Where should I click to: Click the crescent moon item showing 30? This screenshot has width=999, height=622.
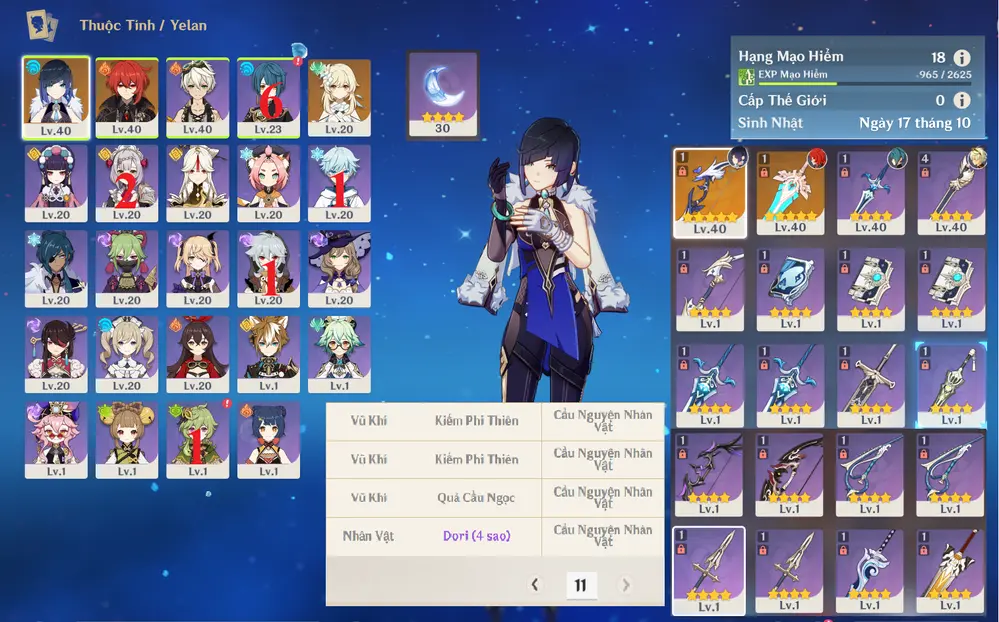442,94
